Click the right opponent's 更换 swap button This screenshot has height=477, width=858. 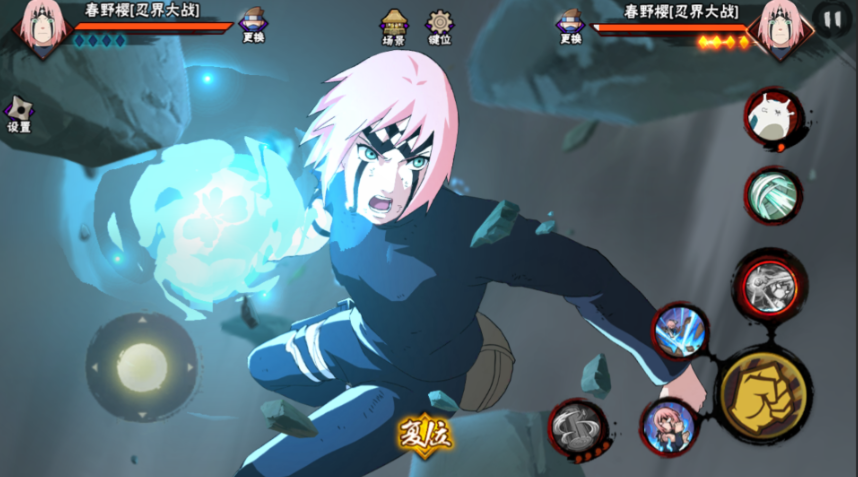coord(570,24)
